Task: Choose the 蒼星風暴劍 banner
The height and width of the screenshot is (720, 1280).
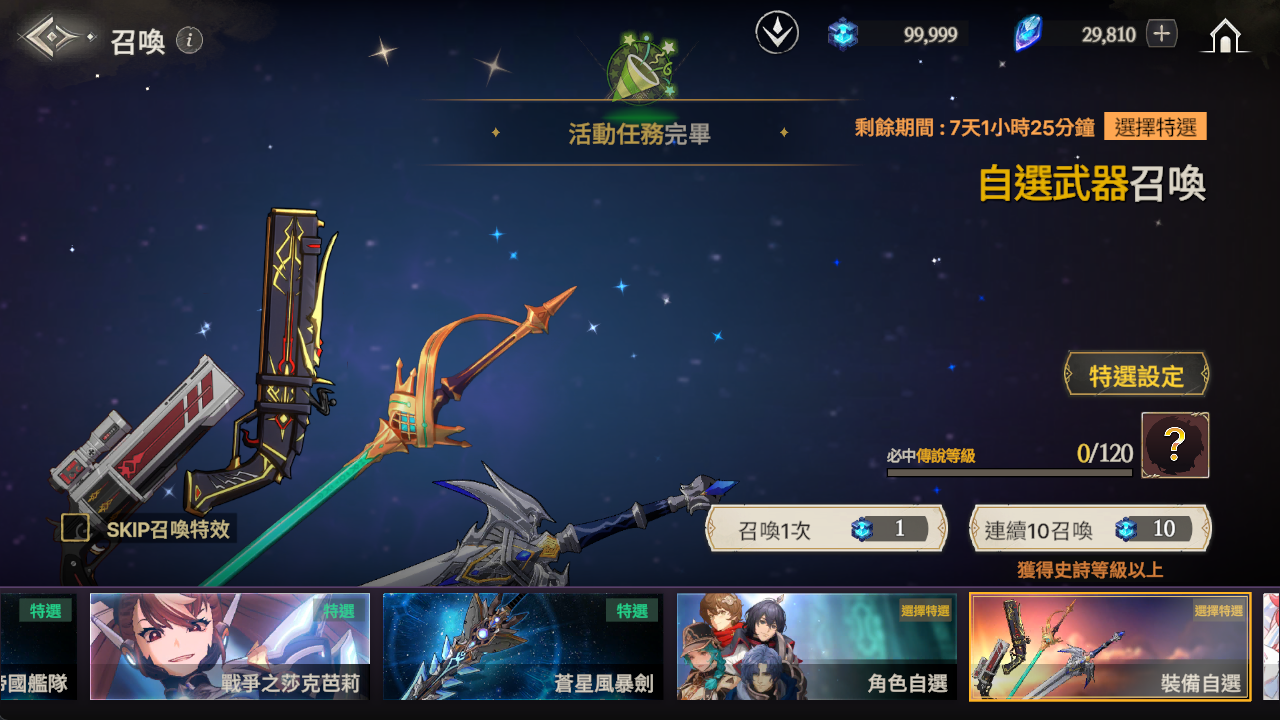Action: pyautogui.click(x=522, y=646)
